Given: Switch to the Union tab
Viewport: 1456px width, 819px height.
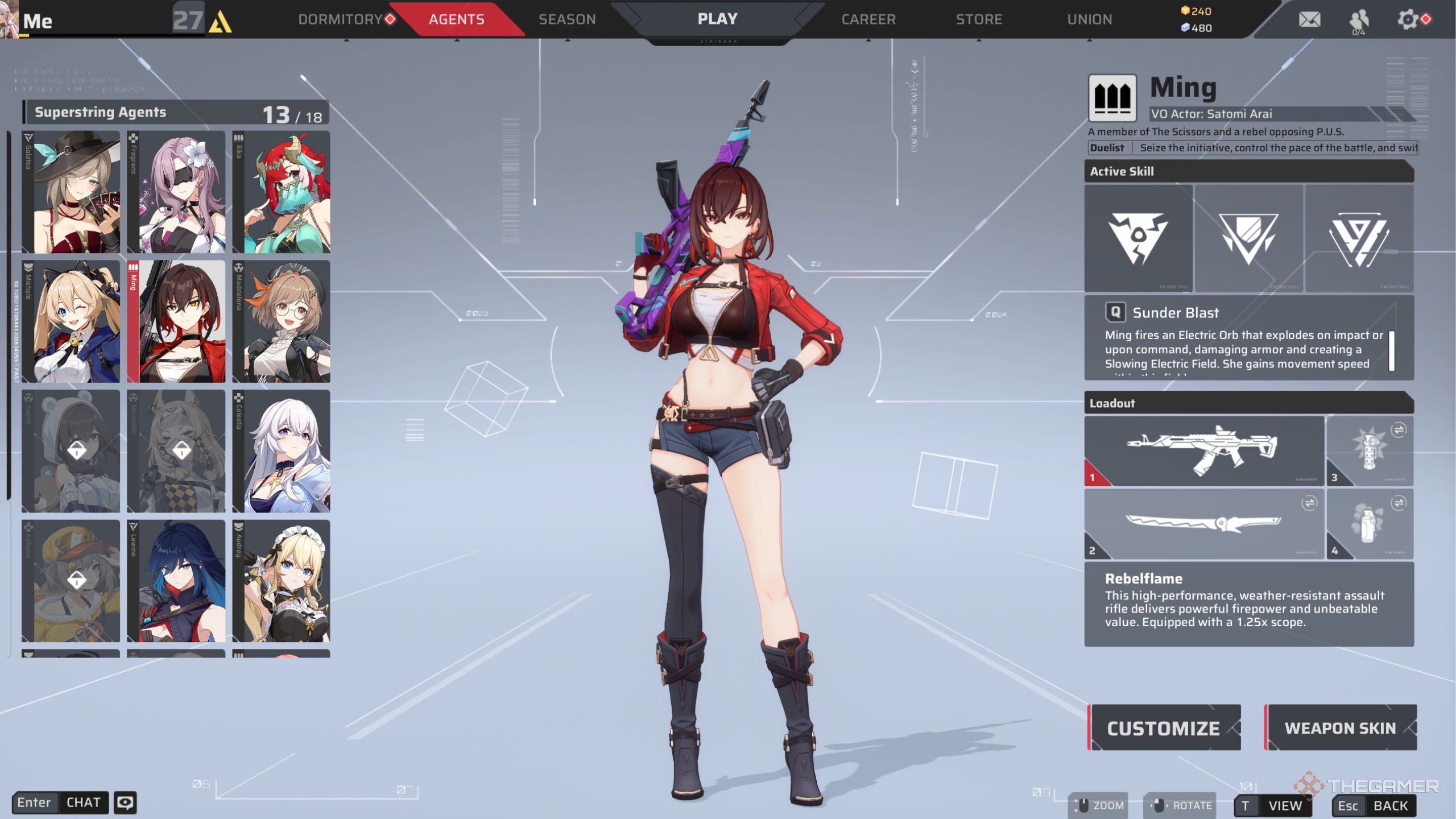Looking at the screenshot, I should 1089,19.
